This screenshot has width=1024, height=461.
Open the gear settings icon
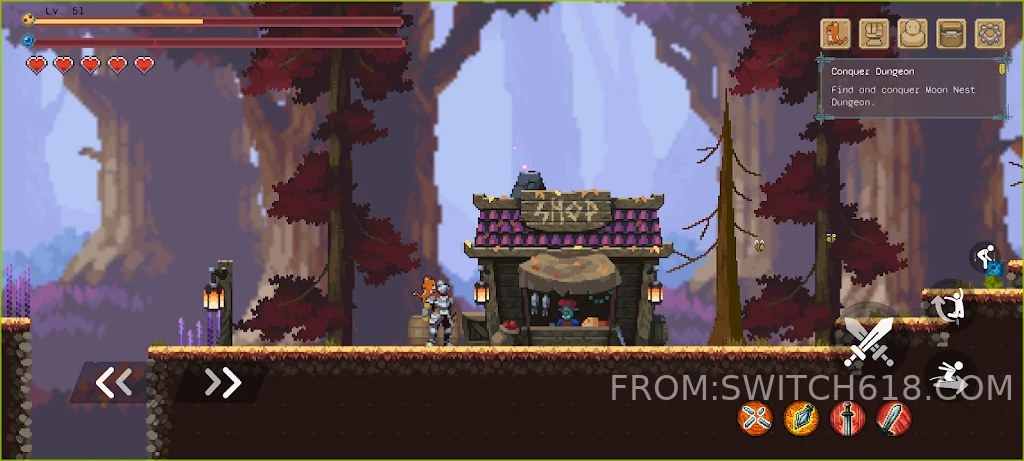click(989, 34)
